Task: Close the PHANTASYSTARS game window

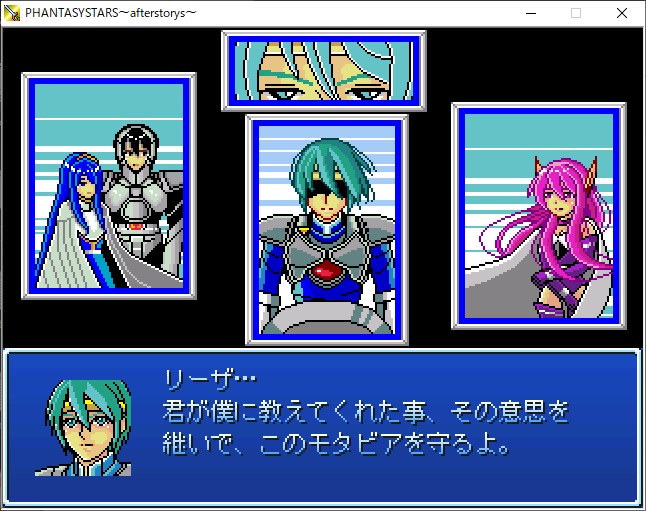Action: pos(622,13)
